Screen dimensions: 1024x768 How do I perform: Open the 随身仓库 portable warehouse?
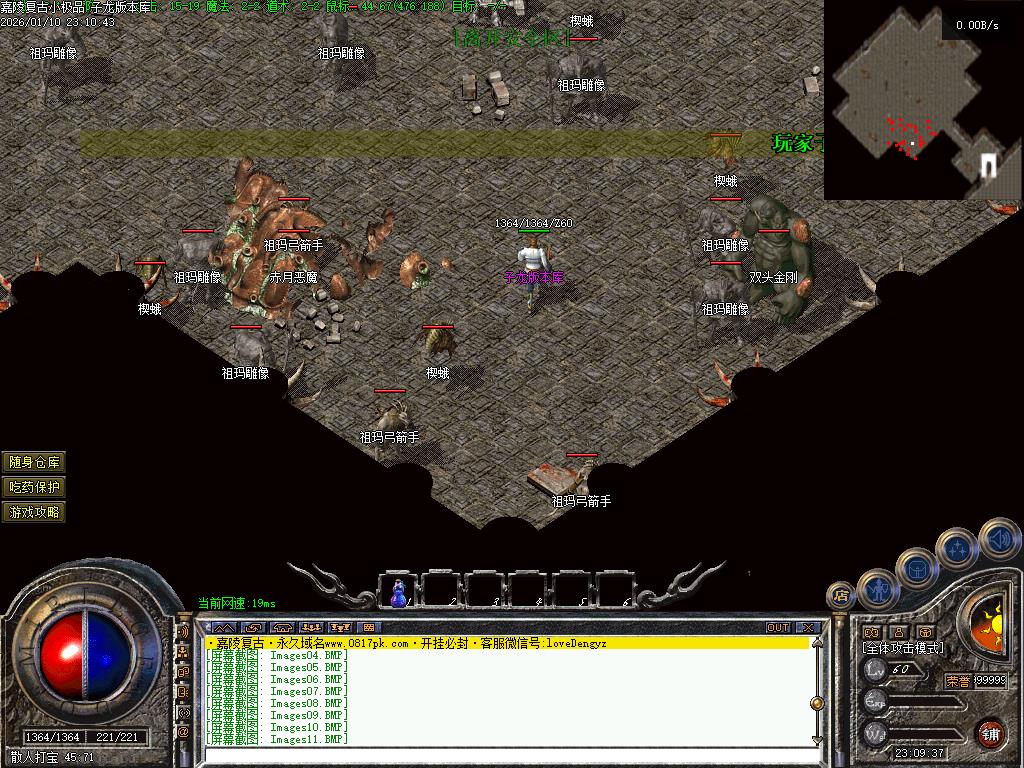click(35, 461)
